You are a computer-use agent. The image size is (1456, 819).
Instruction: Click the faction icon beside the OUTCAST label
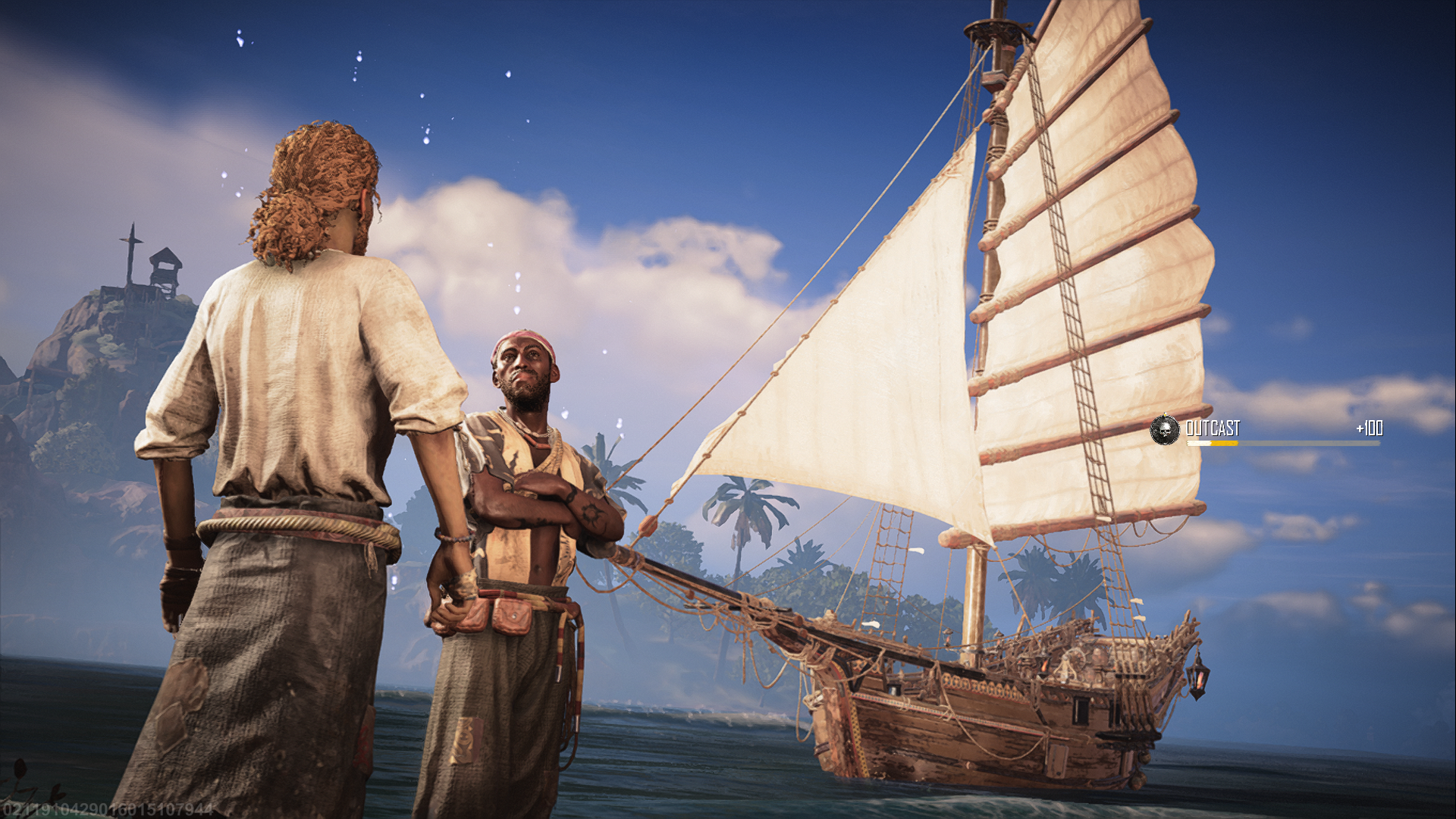click(1166, 430)
